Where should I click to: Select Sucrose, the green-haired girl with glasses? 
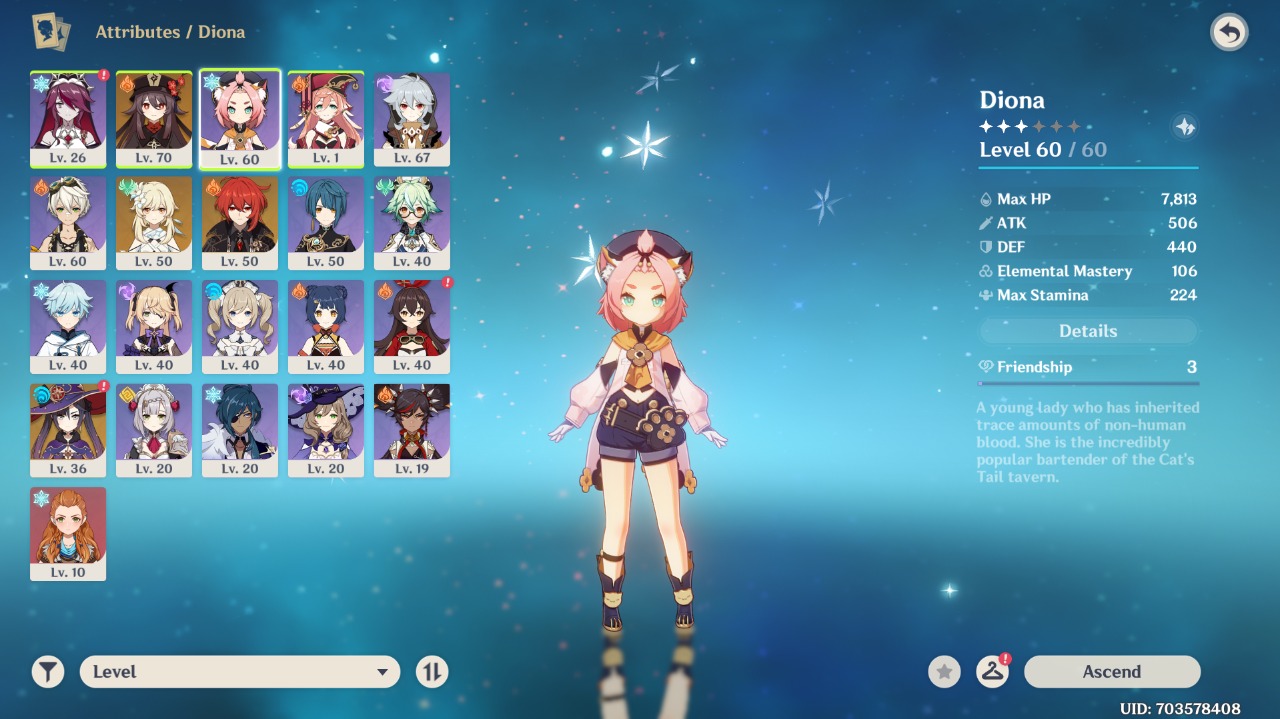click(412, 222)
